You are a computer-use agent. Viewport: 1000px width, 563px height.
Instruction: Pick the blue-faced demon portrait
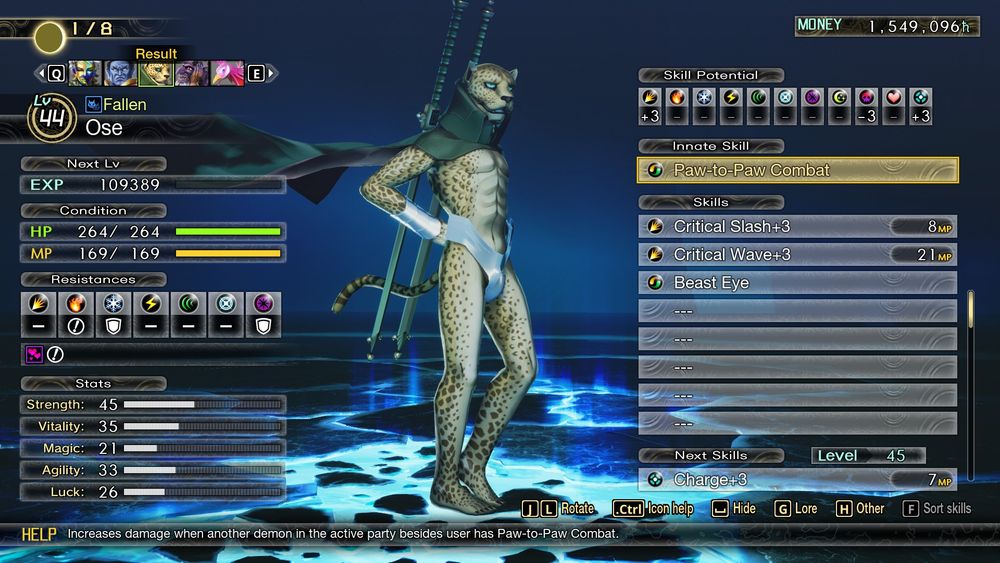tap(120, 73)
